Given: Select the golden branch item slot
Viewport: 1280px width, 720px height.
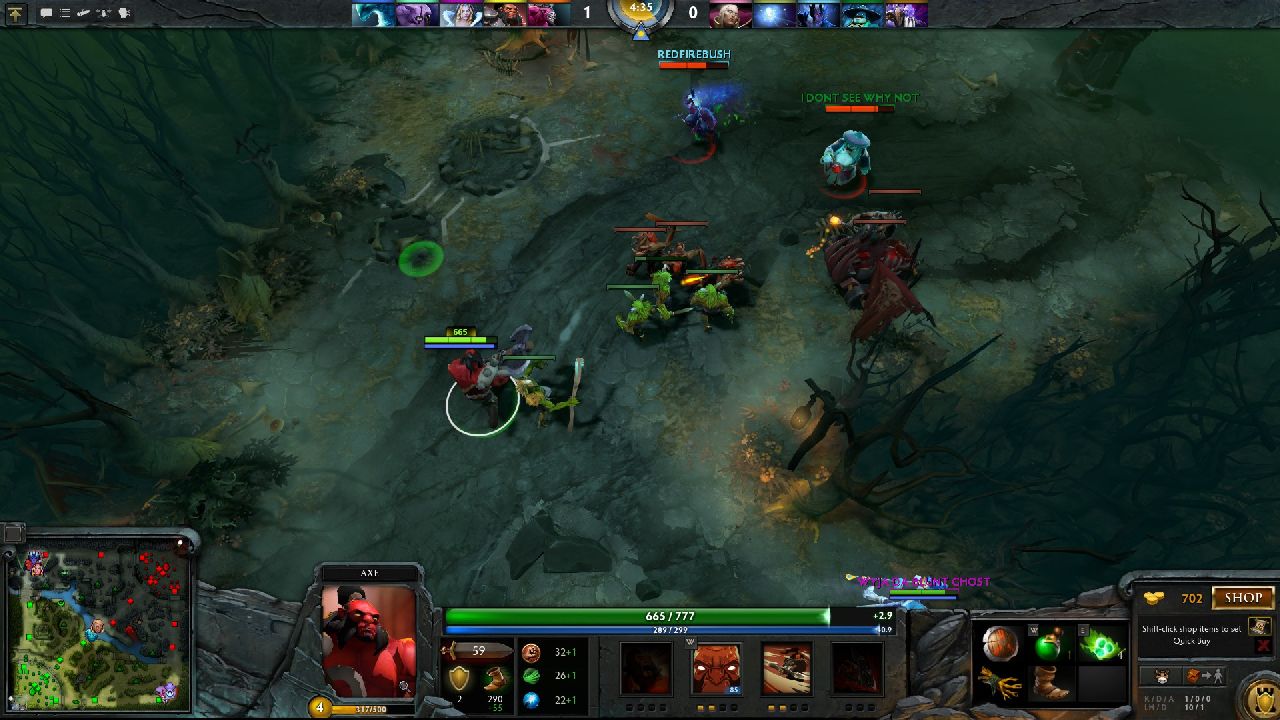Looking at the screenshot, I should click(998, 684).
